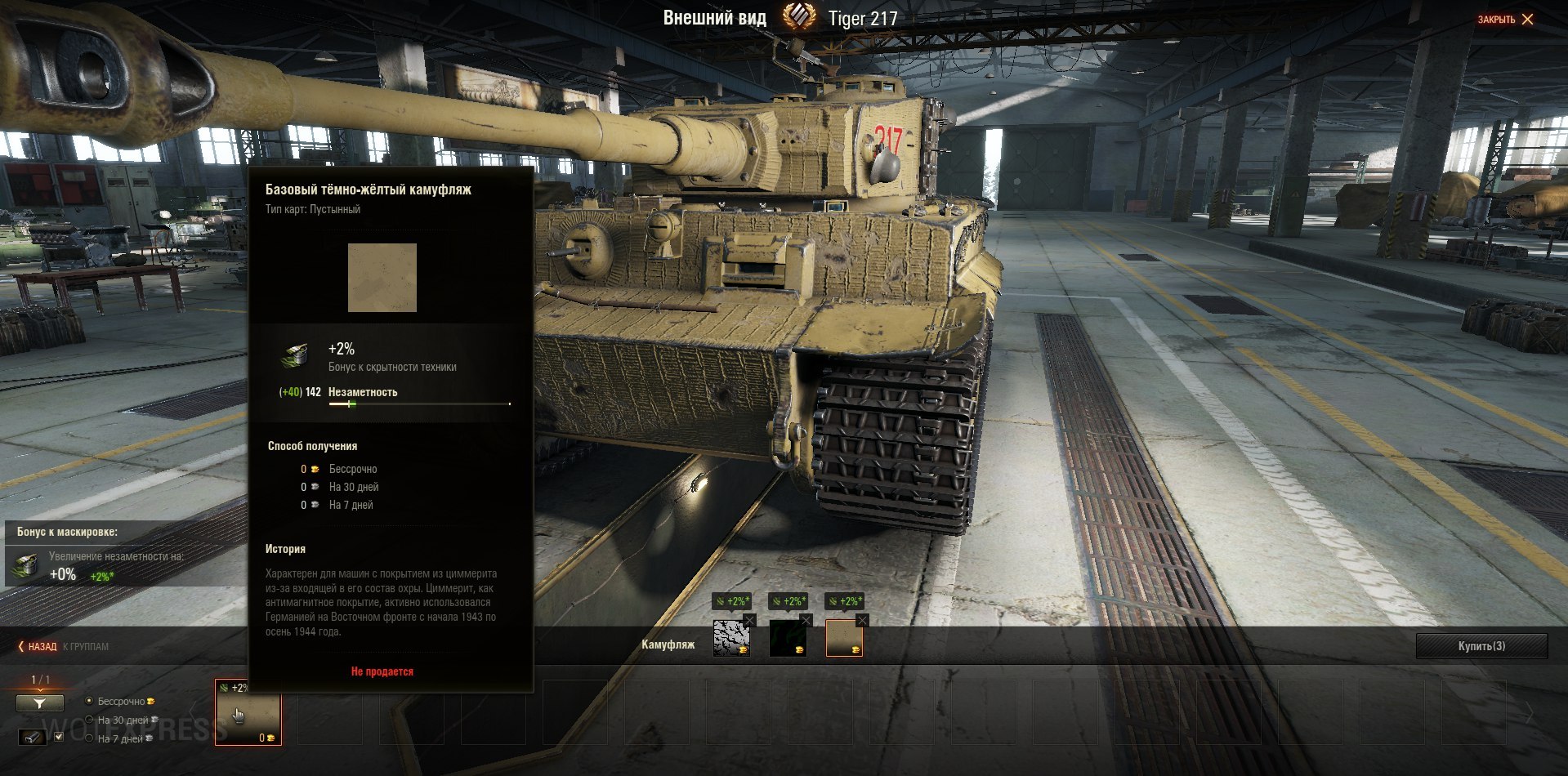The image size is (1568, 776).
Task: Remove the dark green camouflage with its X
Action: [x=806, y=621]
